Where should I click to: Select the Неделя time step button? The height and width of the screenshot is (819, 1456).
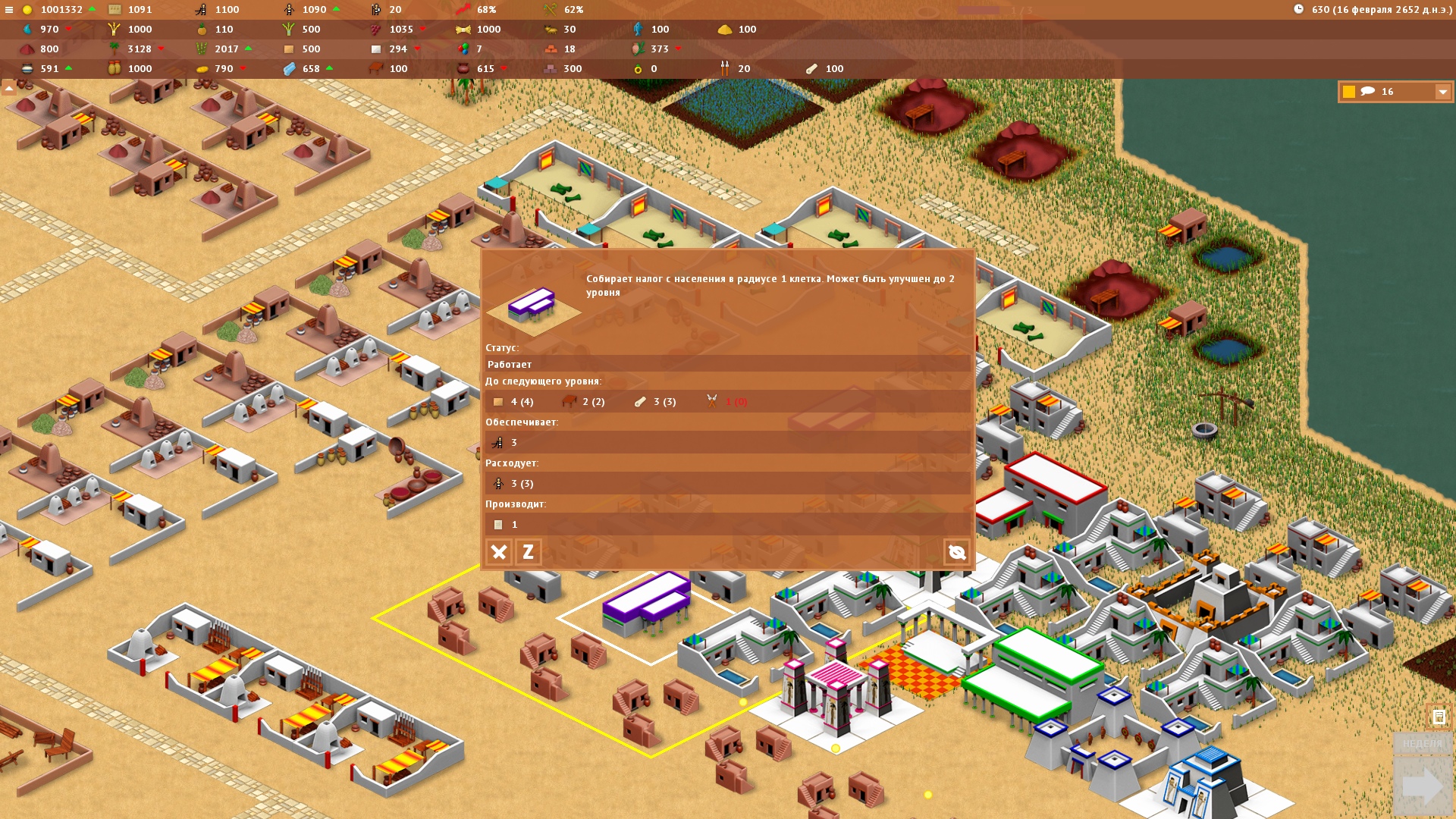tap(1423, 744)
